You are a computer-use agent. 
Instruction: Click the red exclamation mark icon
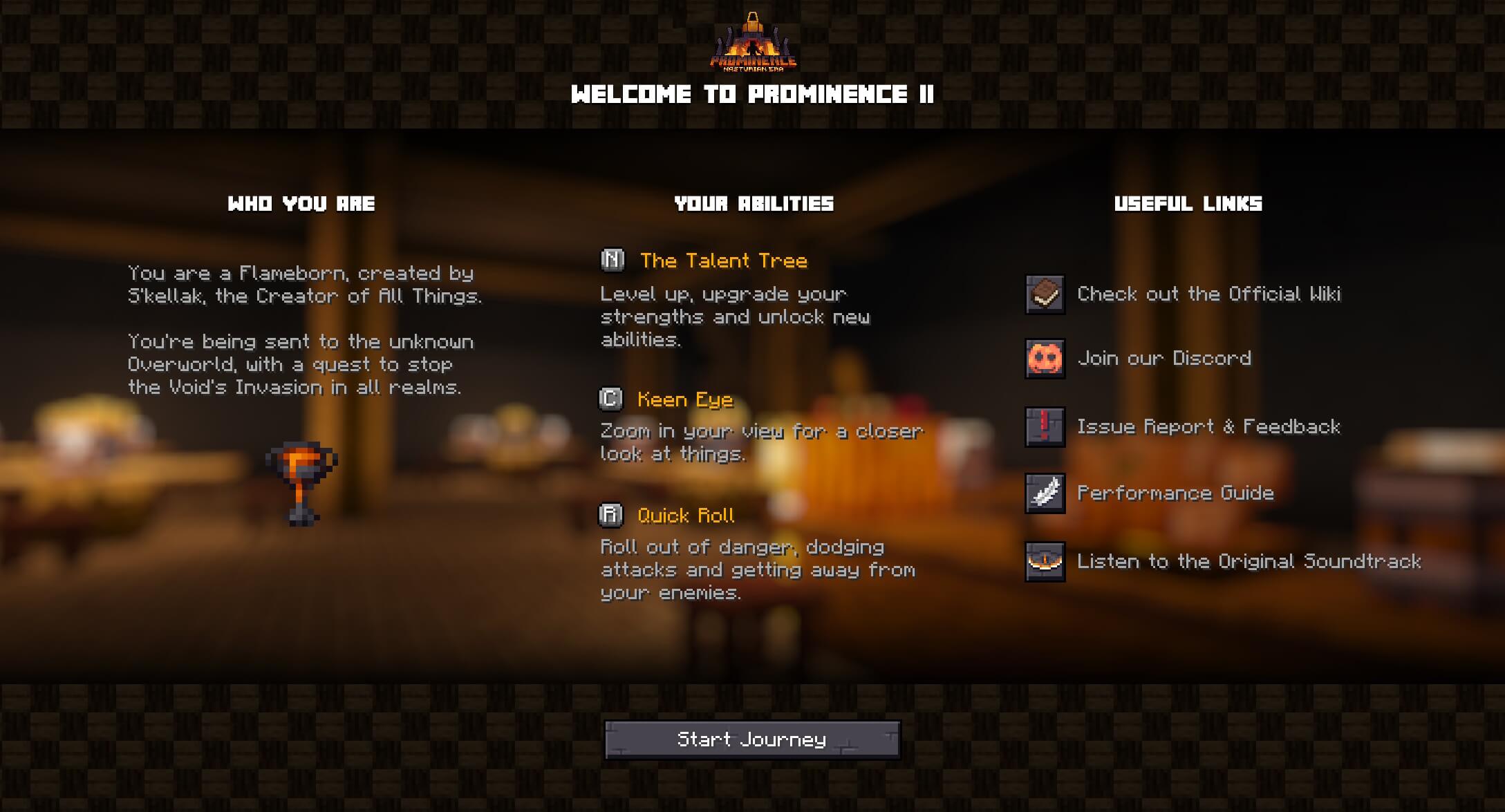1045,427
